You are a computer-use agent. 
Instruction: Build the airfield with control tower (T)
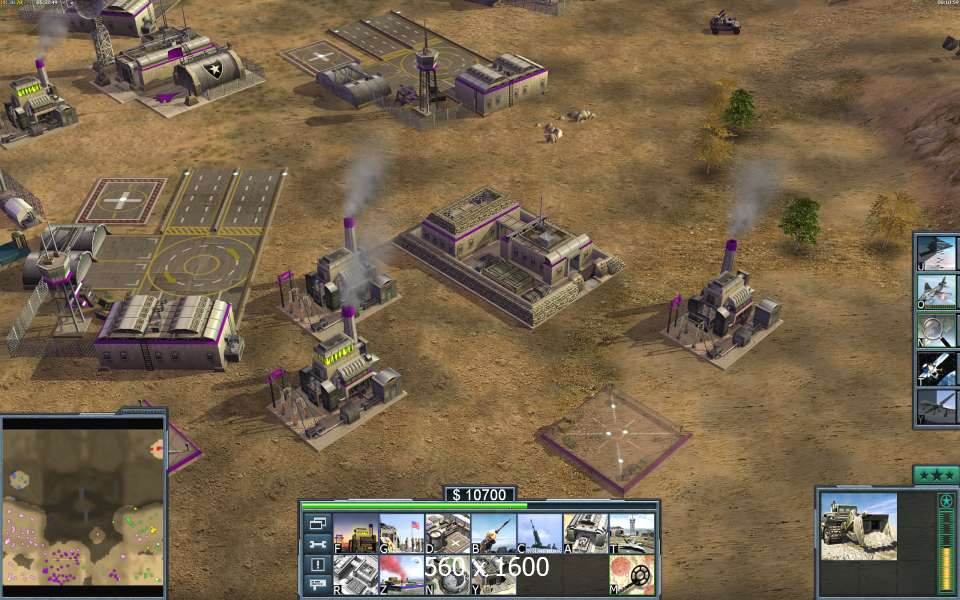(632, 533)
